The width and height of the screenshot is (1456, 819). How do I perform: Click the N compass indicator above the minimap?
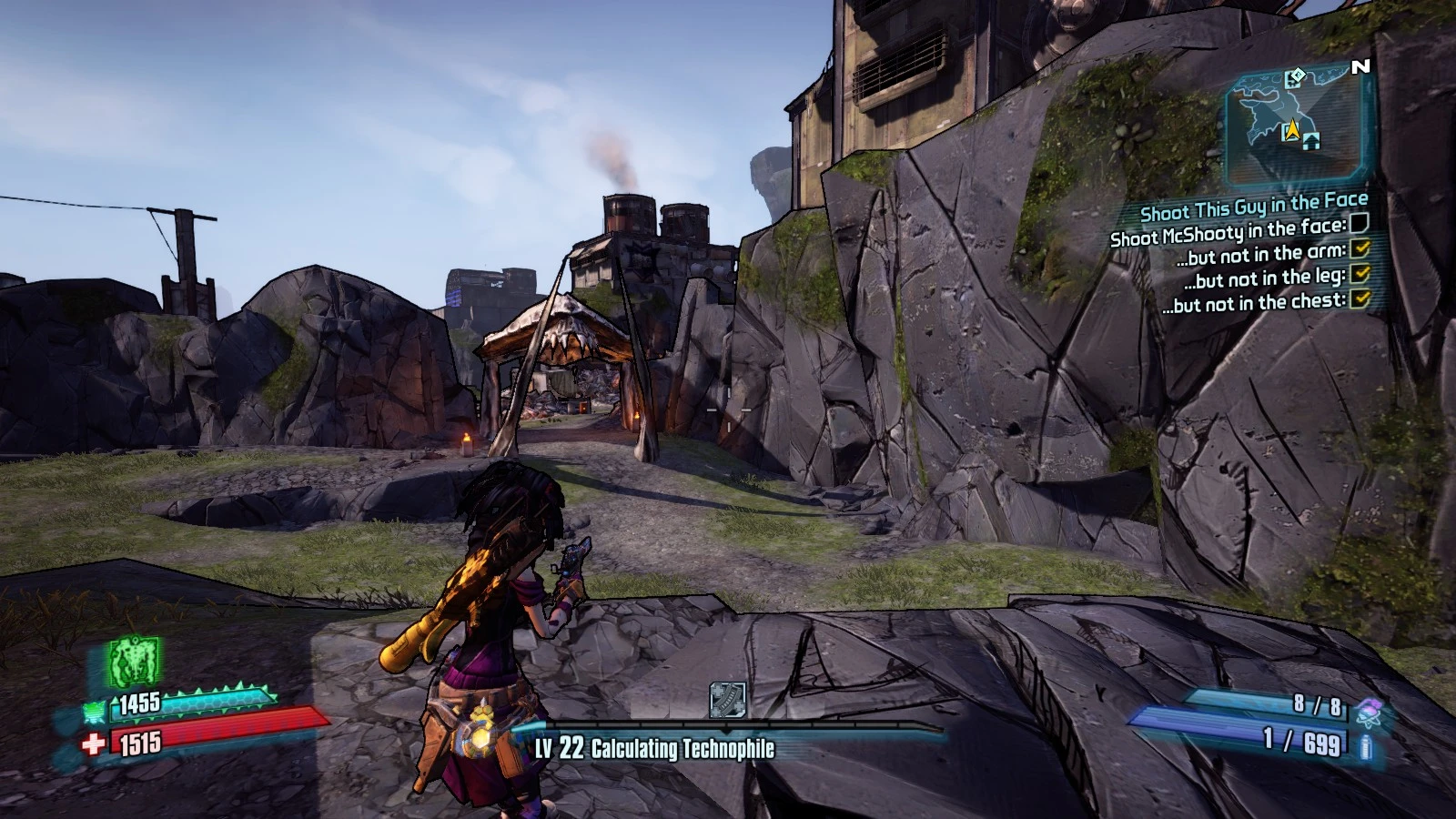(x=1360, y=66)
